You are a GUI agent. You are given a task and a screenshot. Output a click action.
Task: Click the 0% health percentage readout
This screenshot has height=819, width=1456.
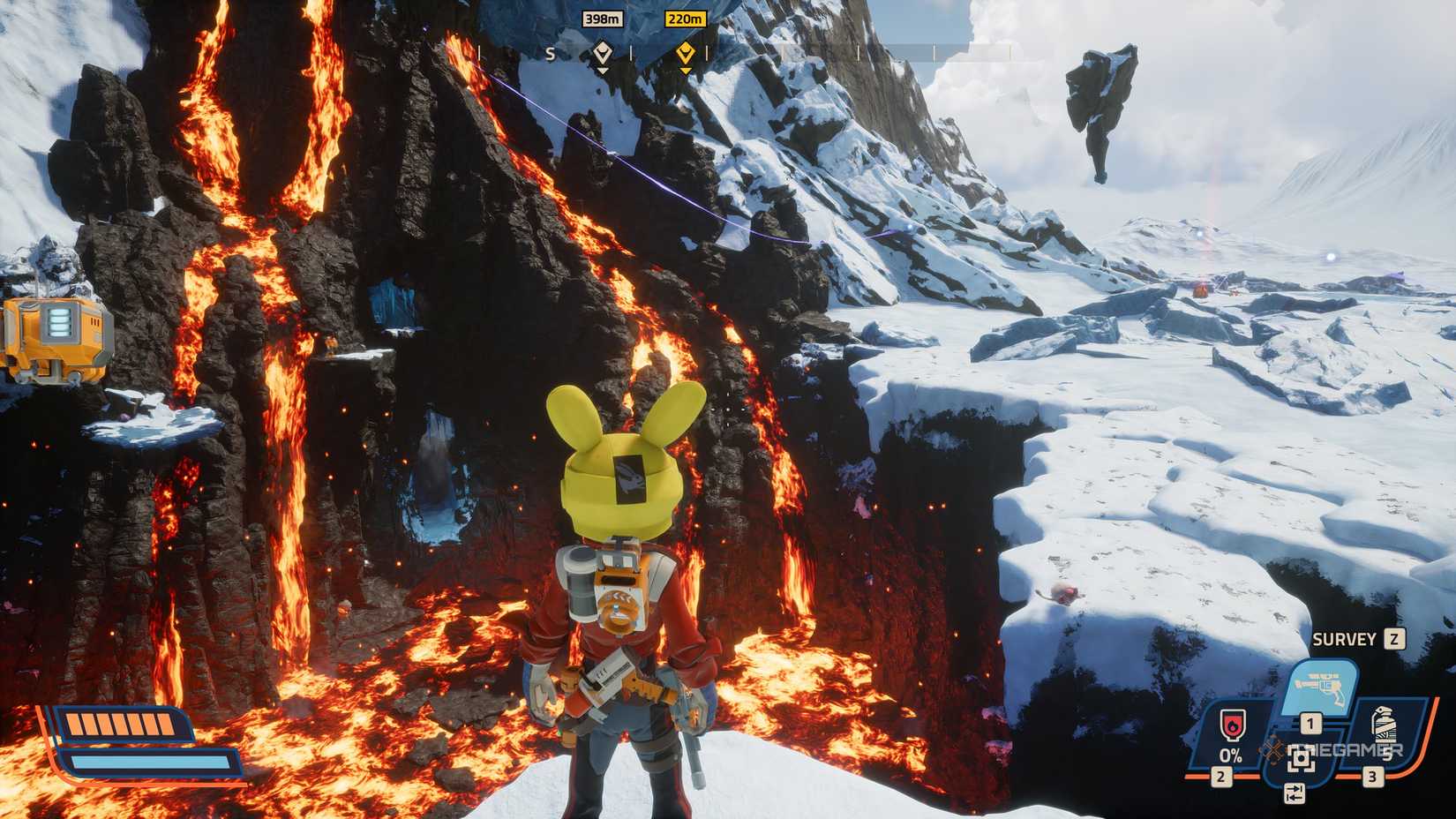[x=1231, y=755]
